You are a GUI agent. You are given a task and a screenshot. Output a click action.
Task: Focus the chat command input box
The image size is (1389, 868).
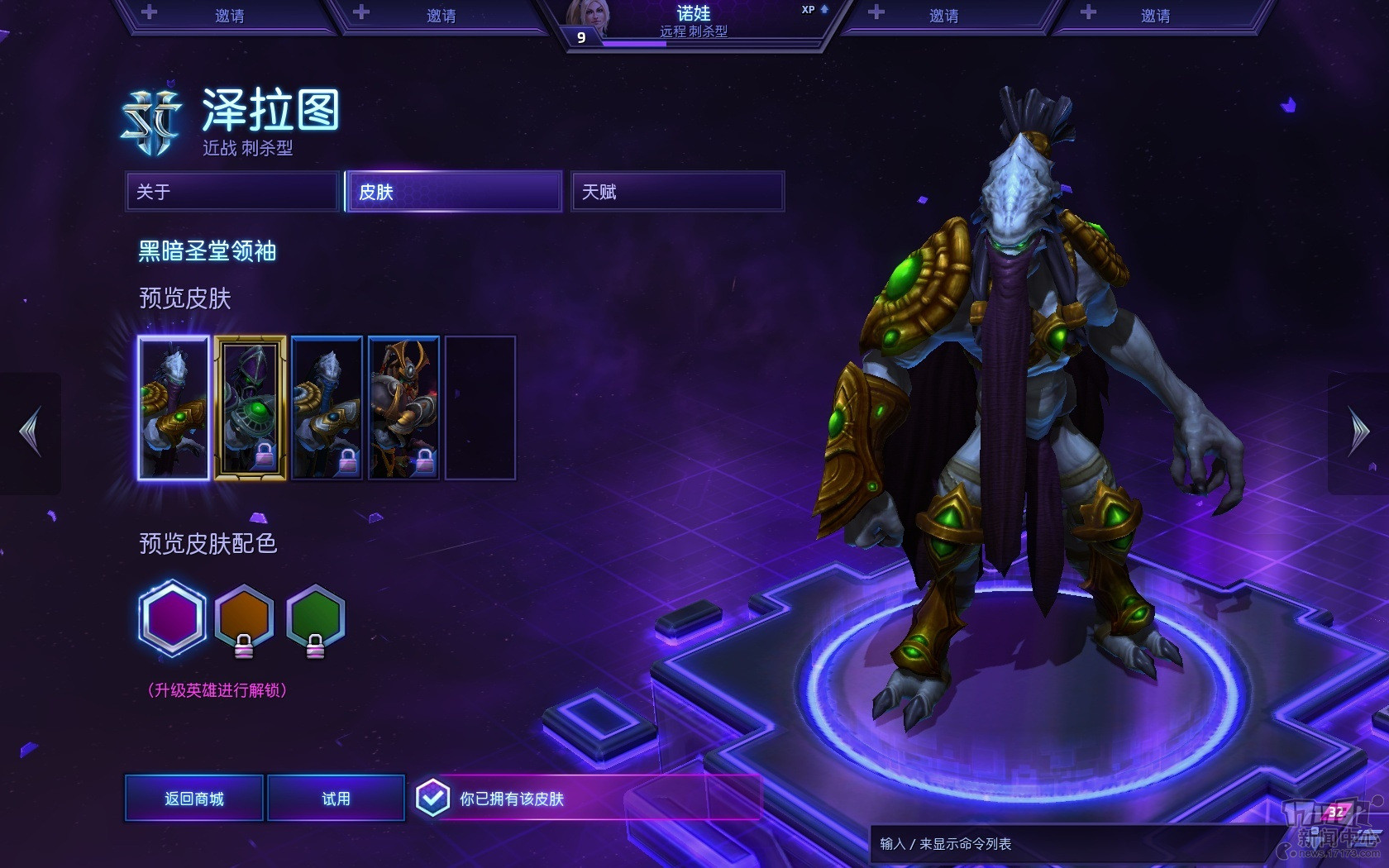(1067, 844)
